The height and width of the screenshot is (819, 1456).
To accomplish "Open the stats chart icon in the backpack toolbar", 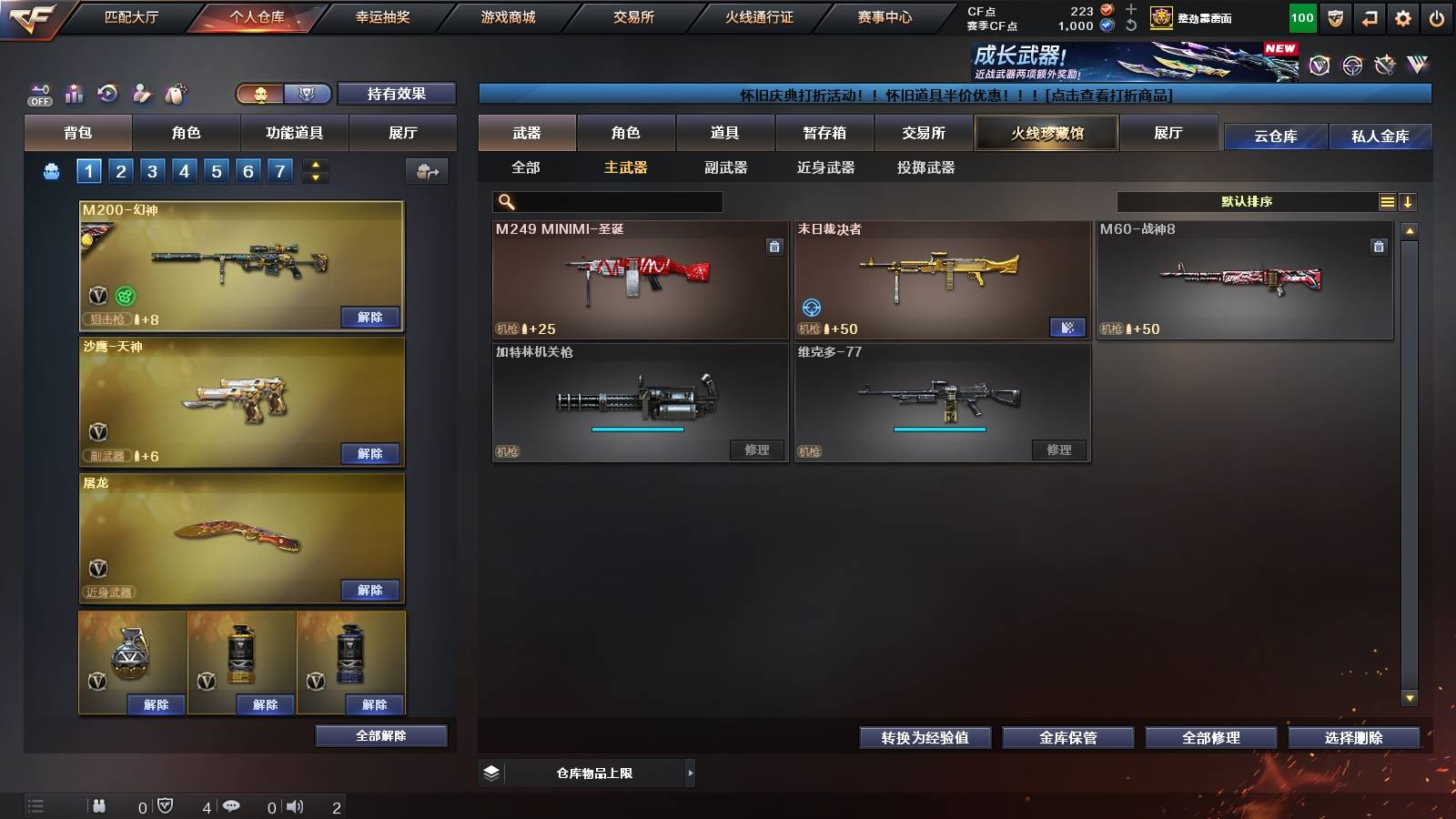I will (x=75, y=92).
